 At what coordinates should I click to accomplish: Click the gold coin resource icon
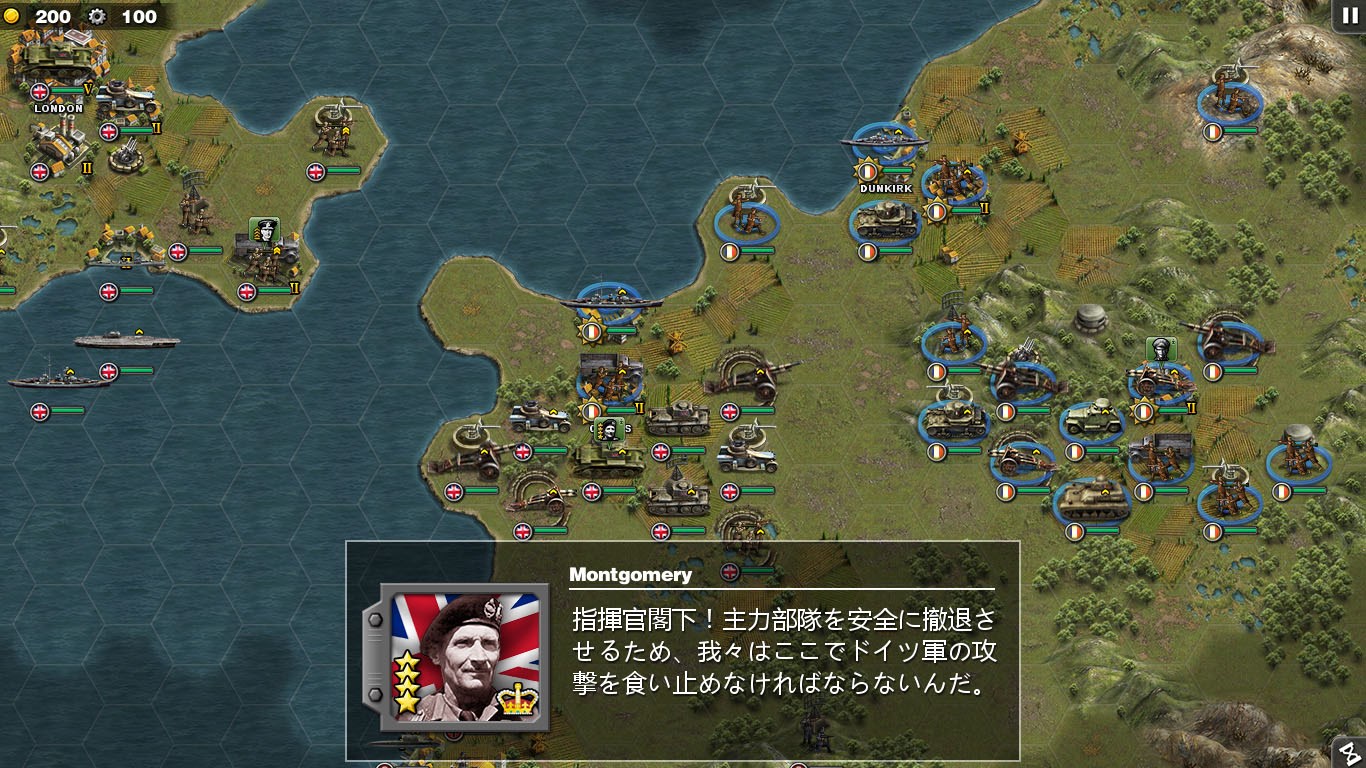click(14, 17)
